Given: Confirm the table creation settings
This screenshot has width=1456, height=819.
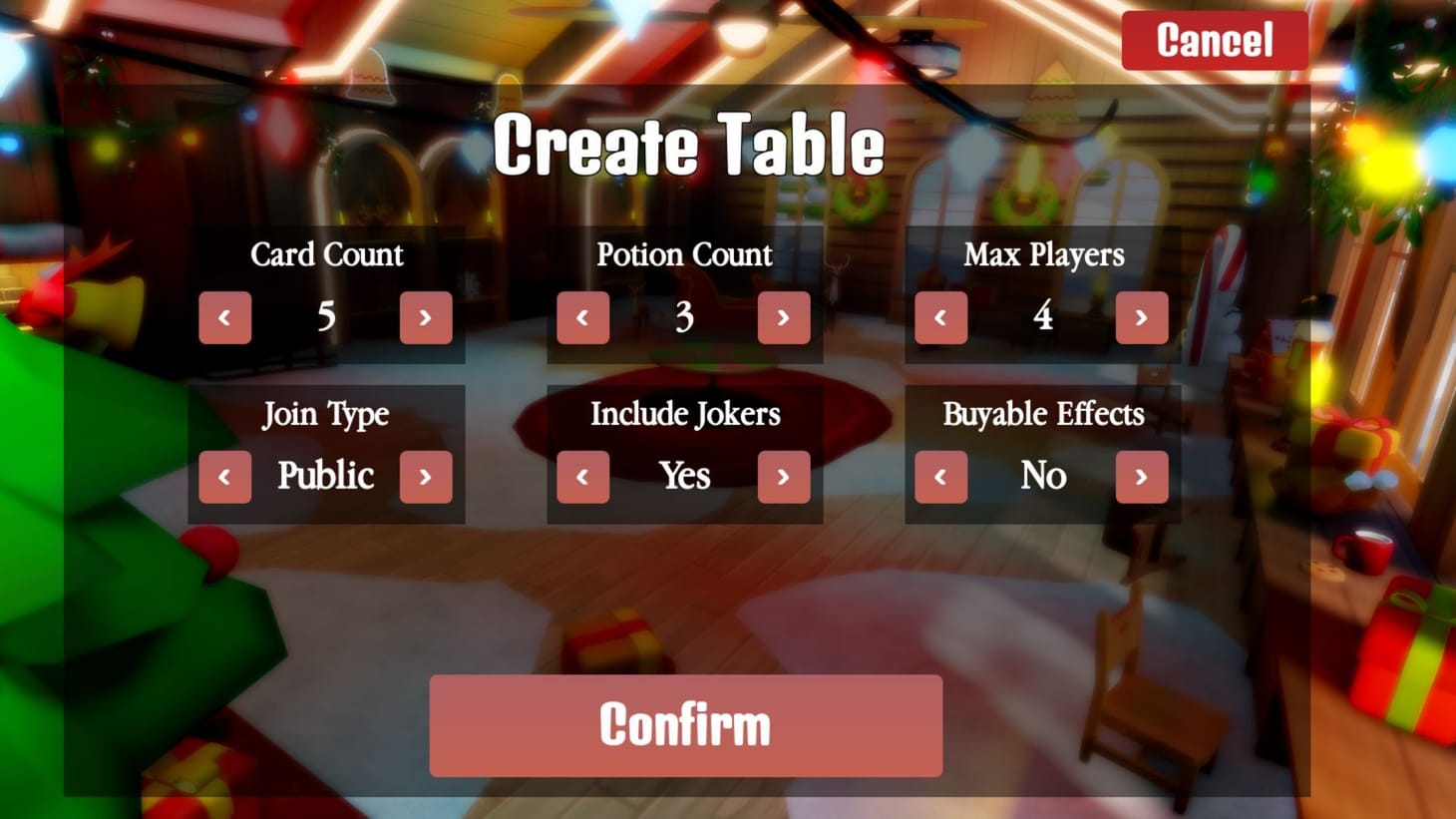Looking at the screenshot, I should click(685, 725).
